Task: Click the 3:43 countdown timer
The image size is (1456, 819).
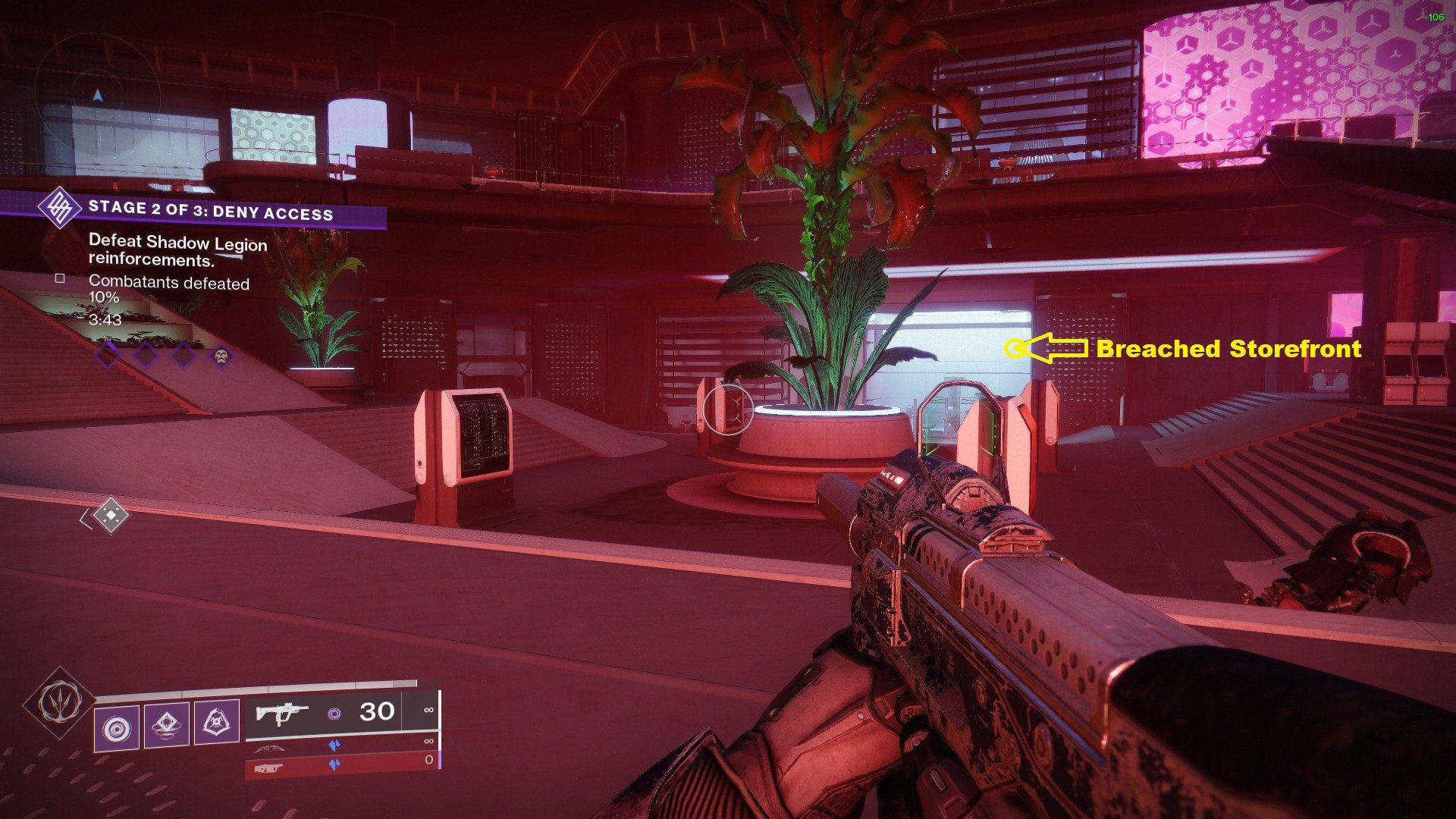Action: click(105, 320)
